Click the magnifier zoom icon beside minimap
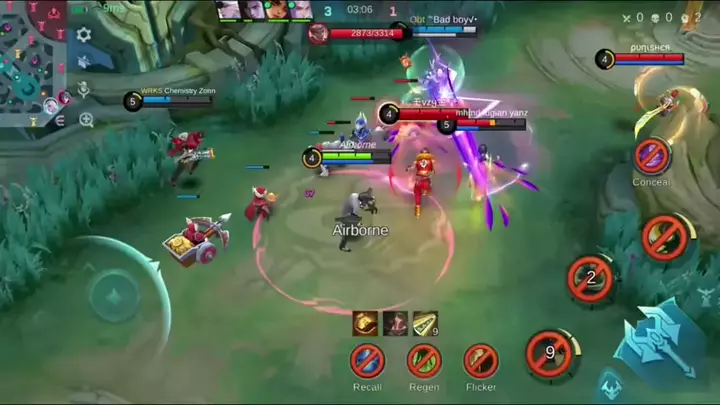The width and height of the screenshot is (720, 405). point(86,120)
